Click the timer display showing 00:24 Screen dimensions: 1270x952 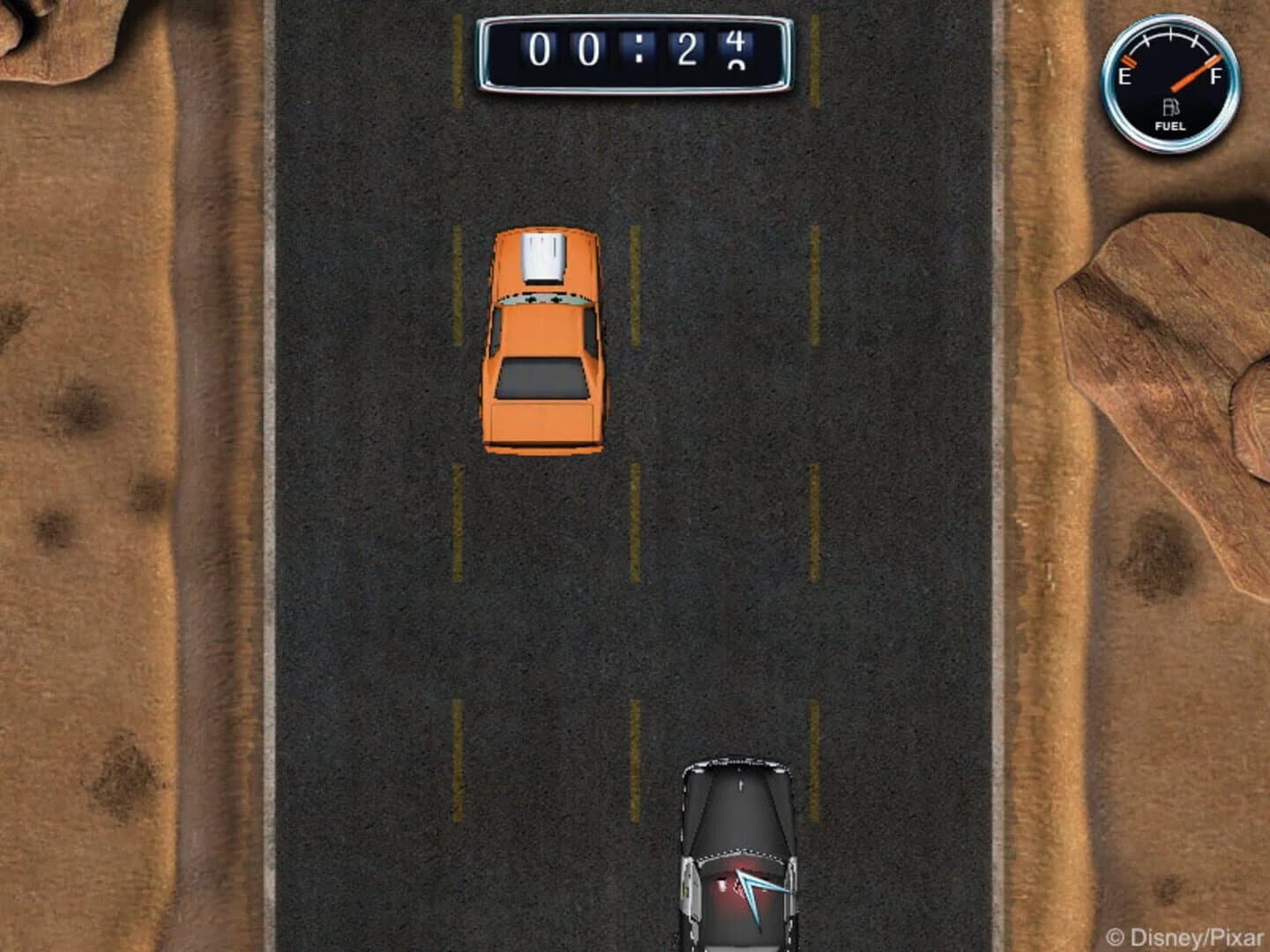point(635,51)
